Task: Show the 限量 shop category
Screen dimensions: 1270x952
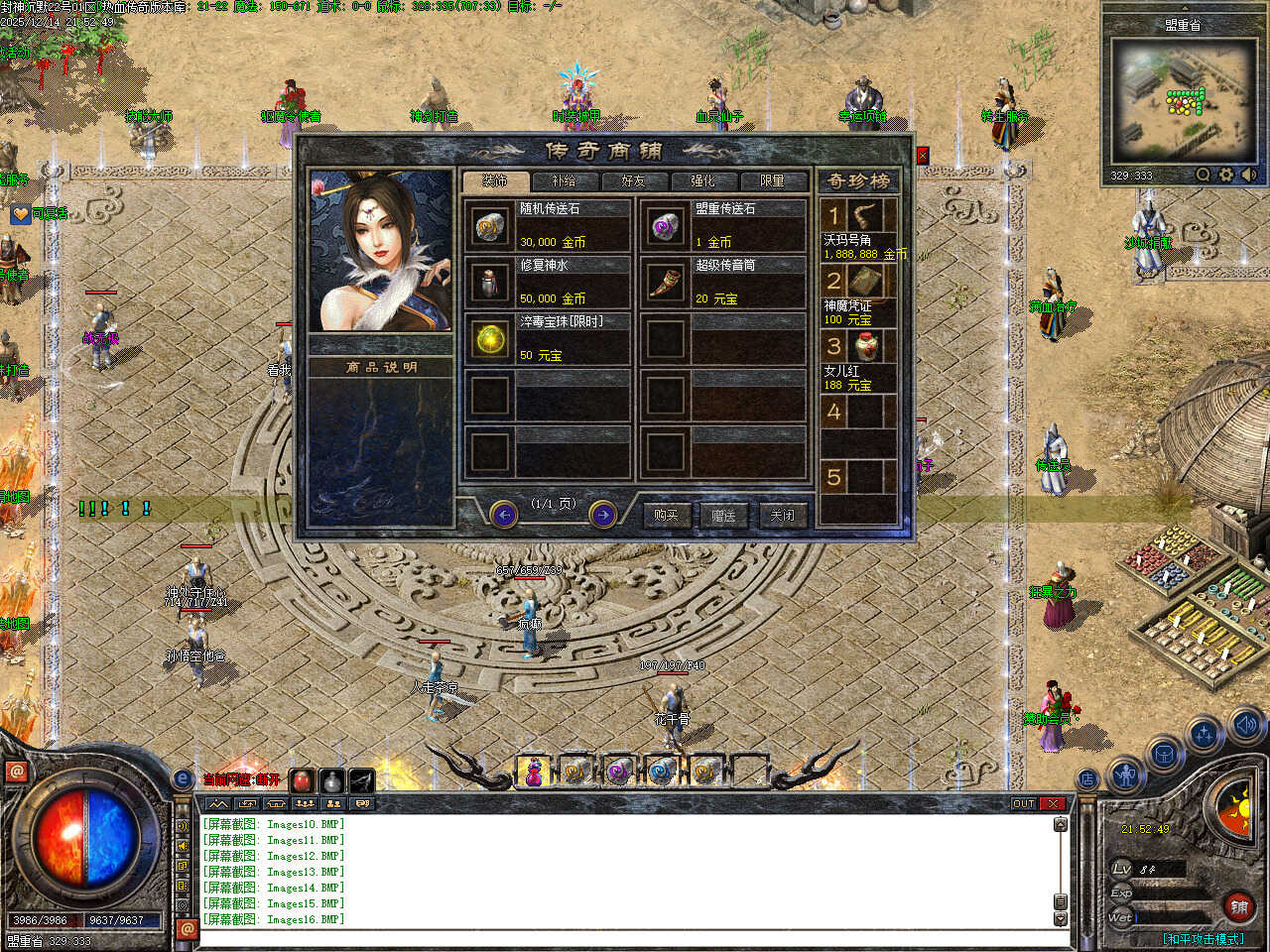Action: tap(772, 181)
